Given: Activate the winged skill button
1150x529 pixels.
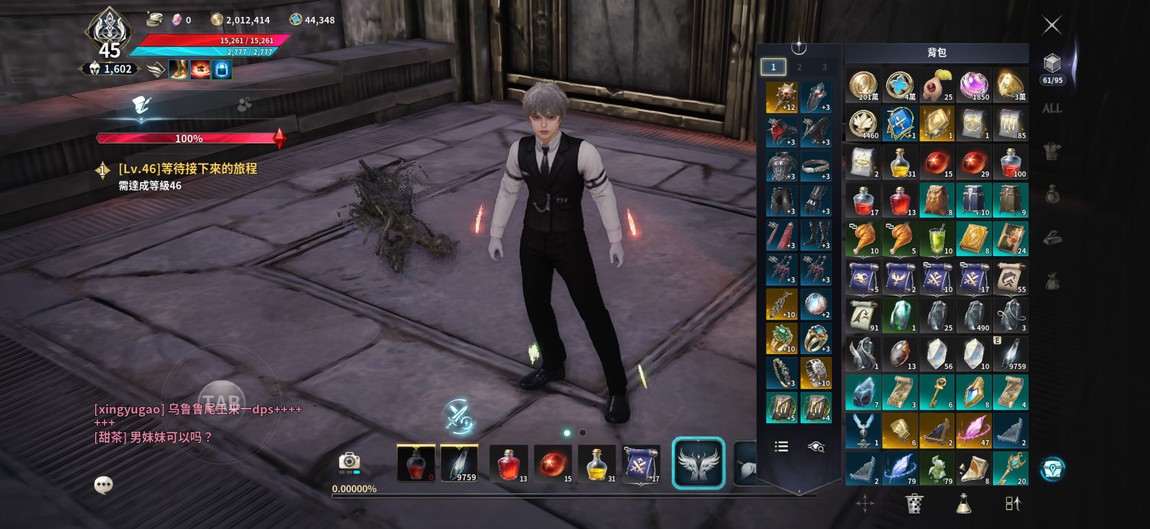Looking at the screenshot, I should point(697,463).
